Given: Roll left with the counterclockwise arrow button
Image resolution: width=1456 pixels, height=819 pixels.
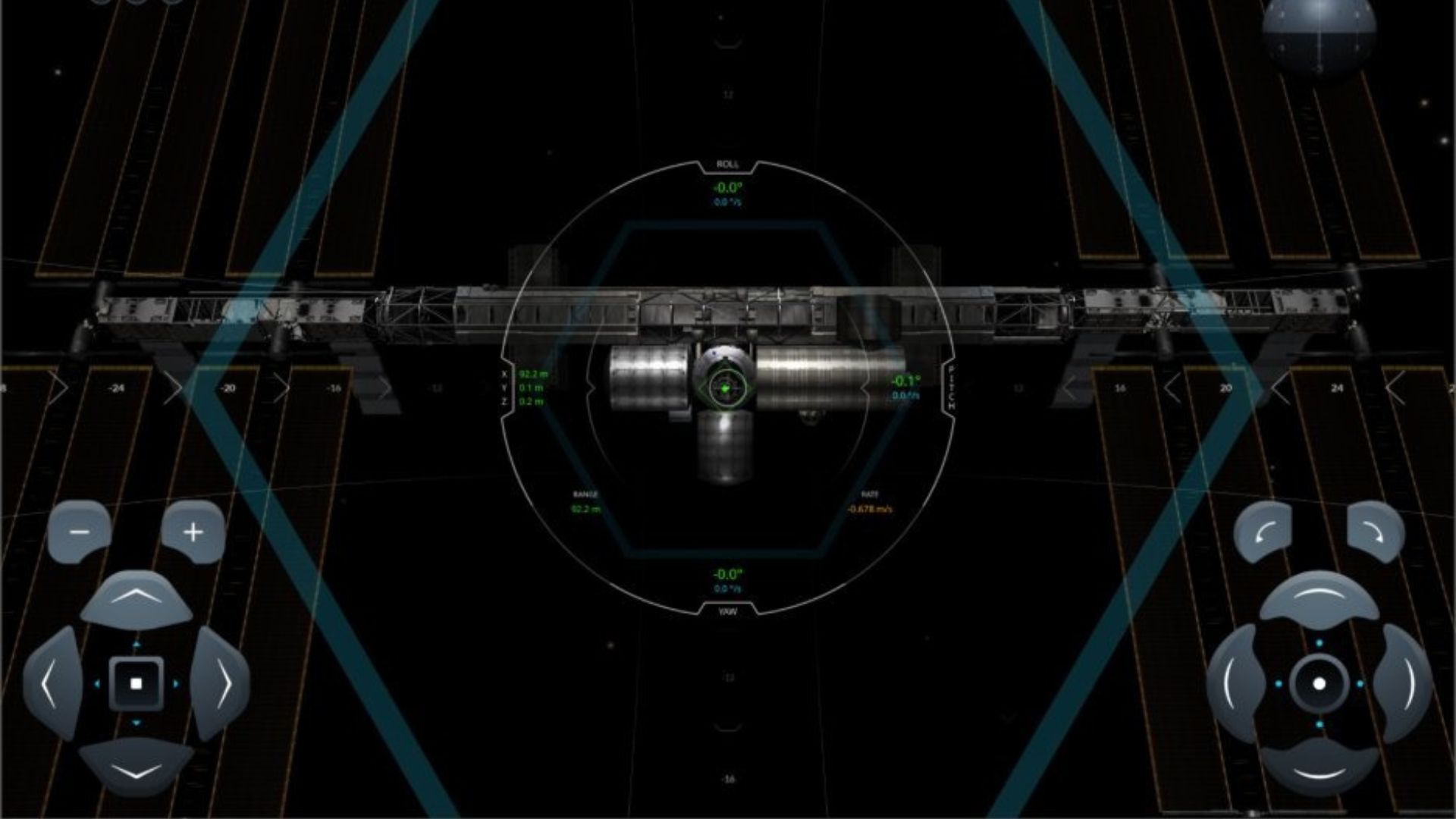Looking at the screenshot, I should (1263, 532).
